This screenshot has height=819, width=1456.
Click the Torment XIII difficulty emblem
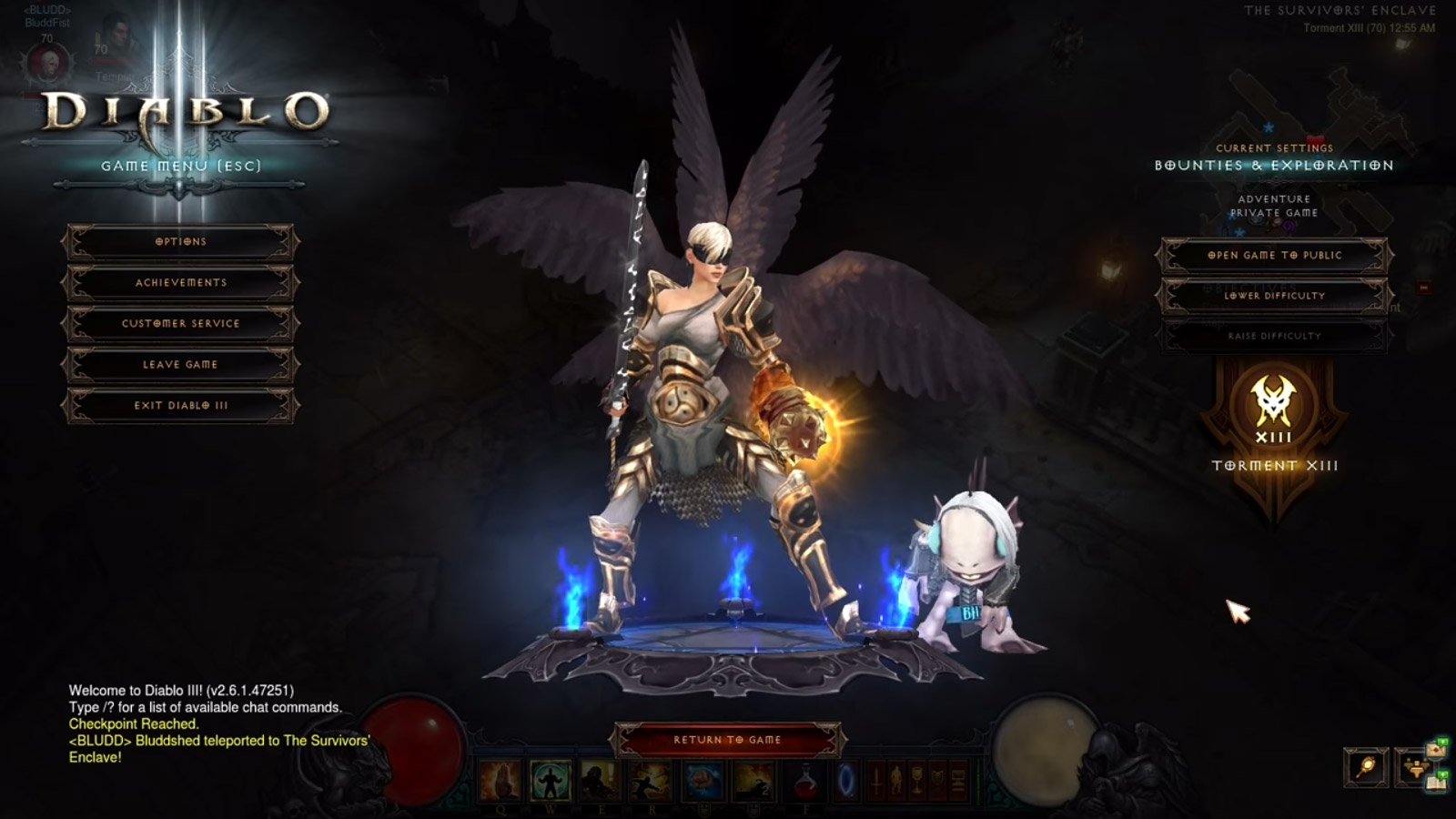click(1274, 409)
